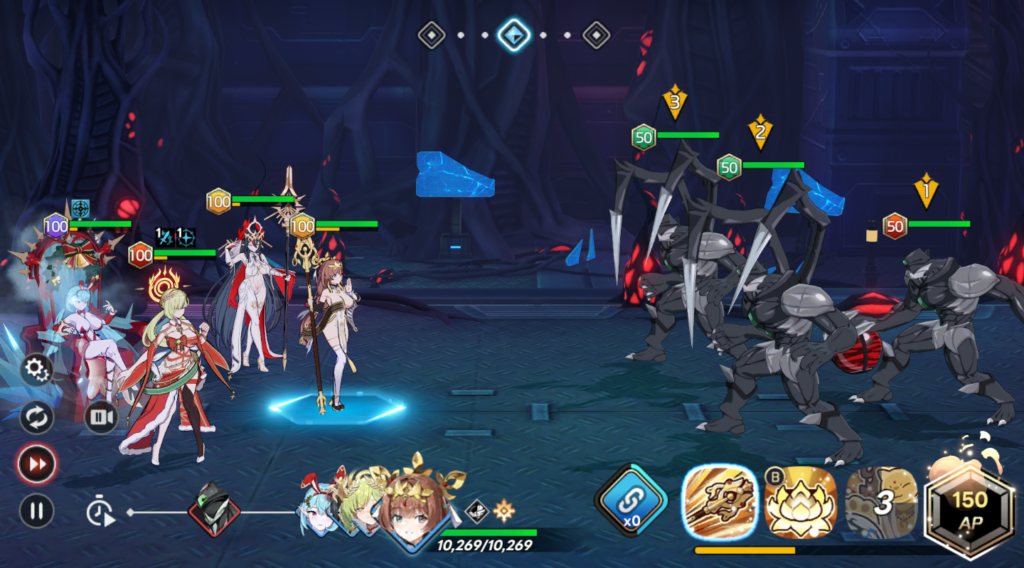Screen dimensions: 1024x568
Task: Click the gold sunburst buff icon
Action: click(504, 511)
